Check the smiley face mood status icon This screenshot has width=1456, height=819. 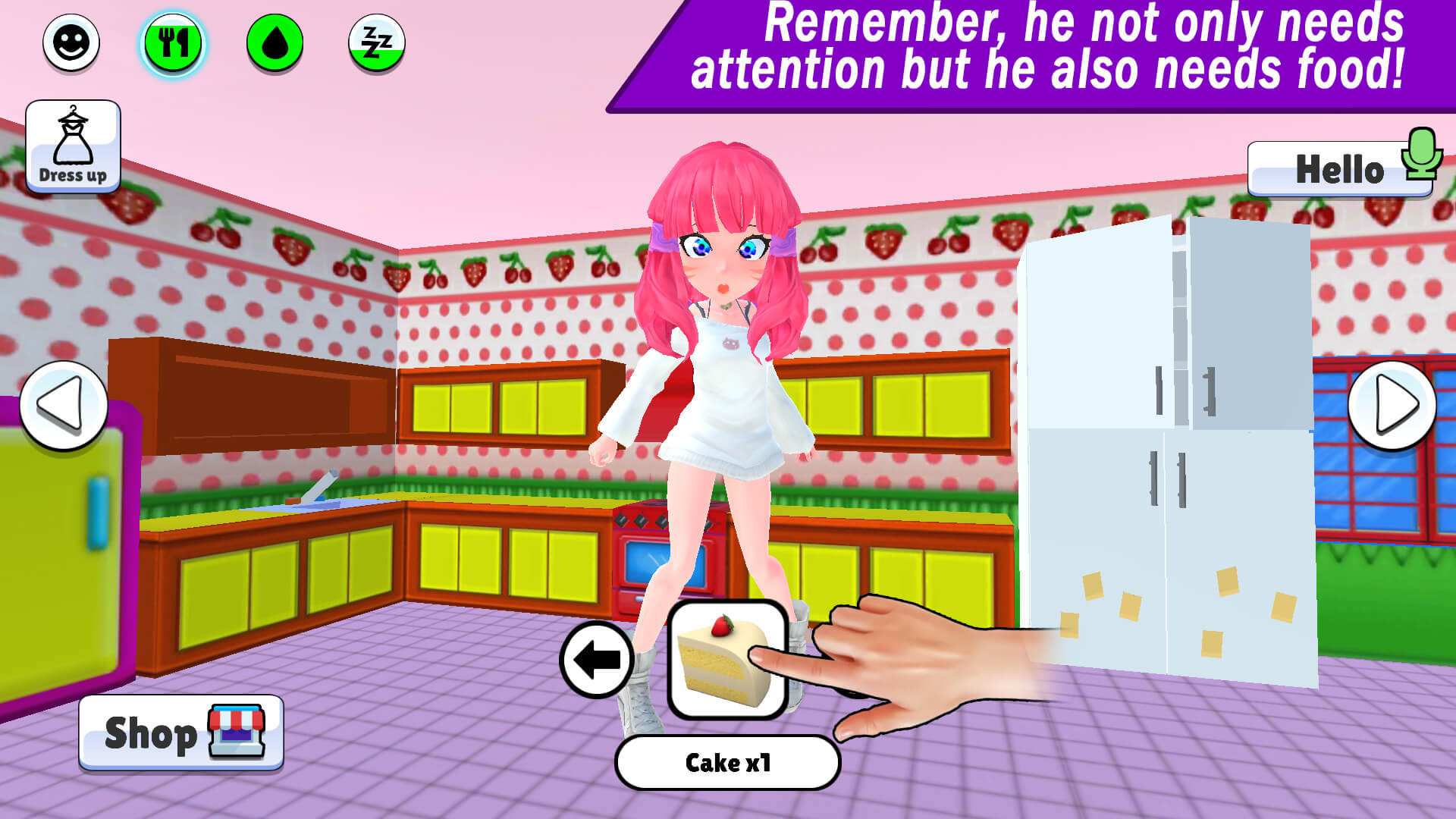[70, 43]
